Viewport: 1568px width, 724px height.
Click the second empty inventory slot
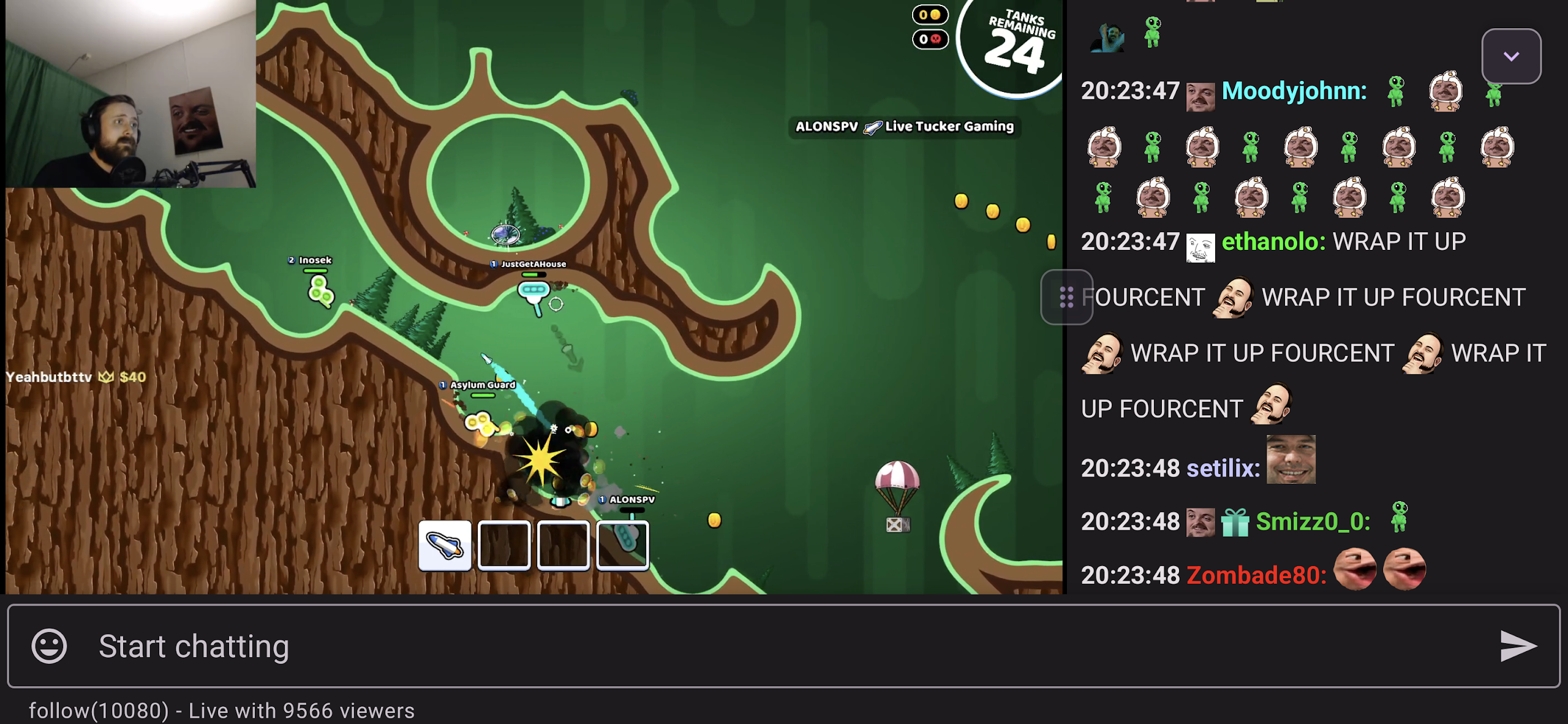pos(505,546)
